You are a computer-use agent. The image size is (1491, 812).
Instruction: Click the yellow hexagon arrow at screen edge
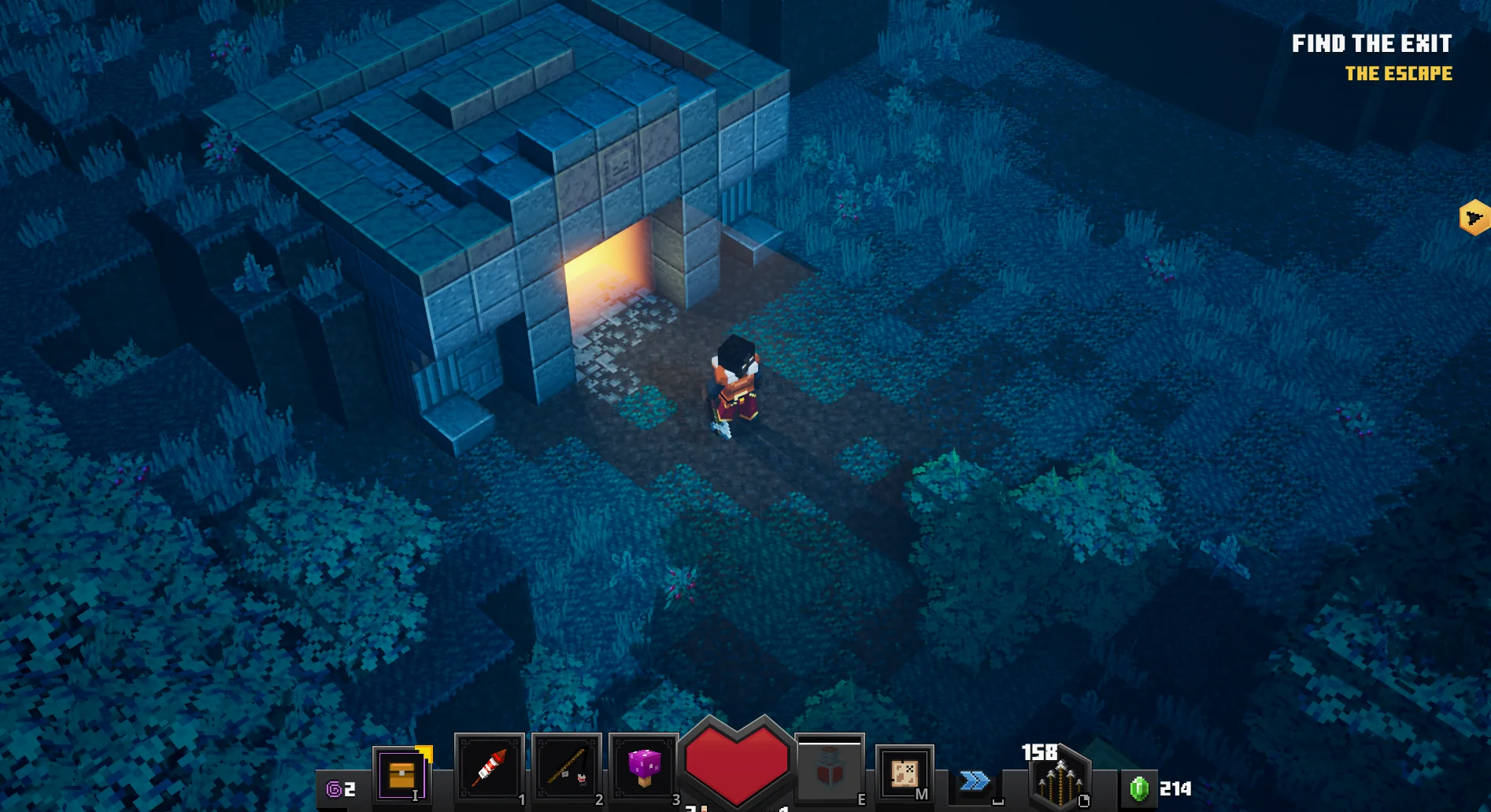[x=1474, y=218]
